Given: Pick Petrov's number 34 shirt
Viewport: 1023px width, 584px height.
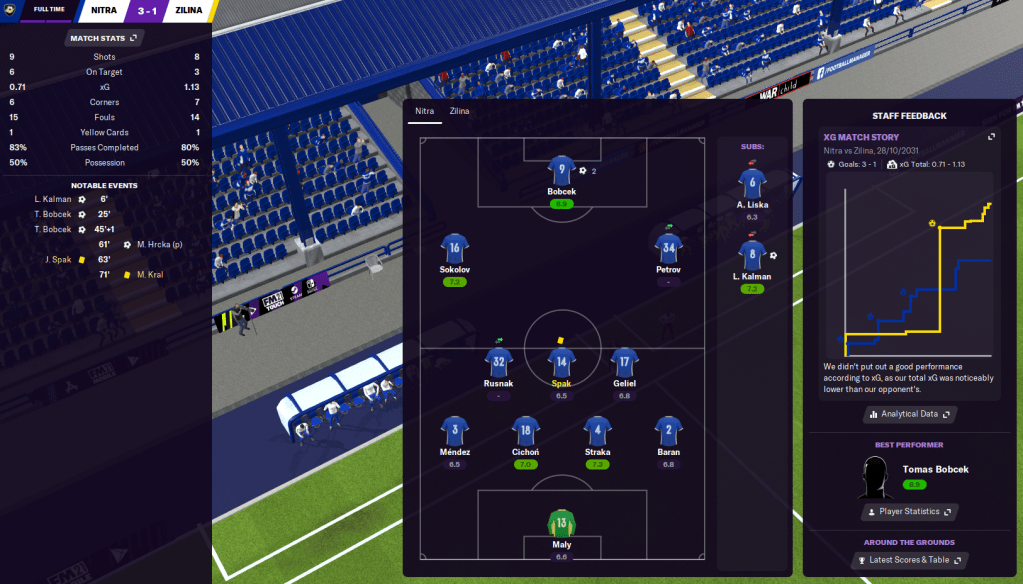Looking at the screenshot, I should (668, 249).
